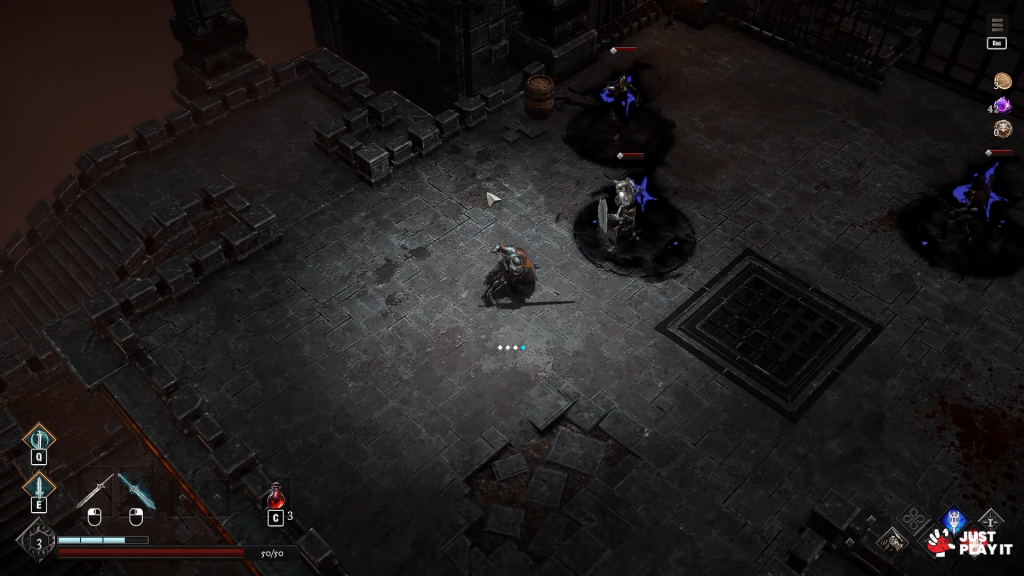This screenshot has width=1024, height=576.
Task: Click the blue glowing torch talent icon
Action: (953, 520)
